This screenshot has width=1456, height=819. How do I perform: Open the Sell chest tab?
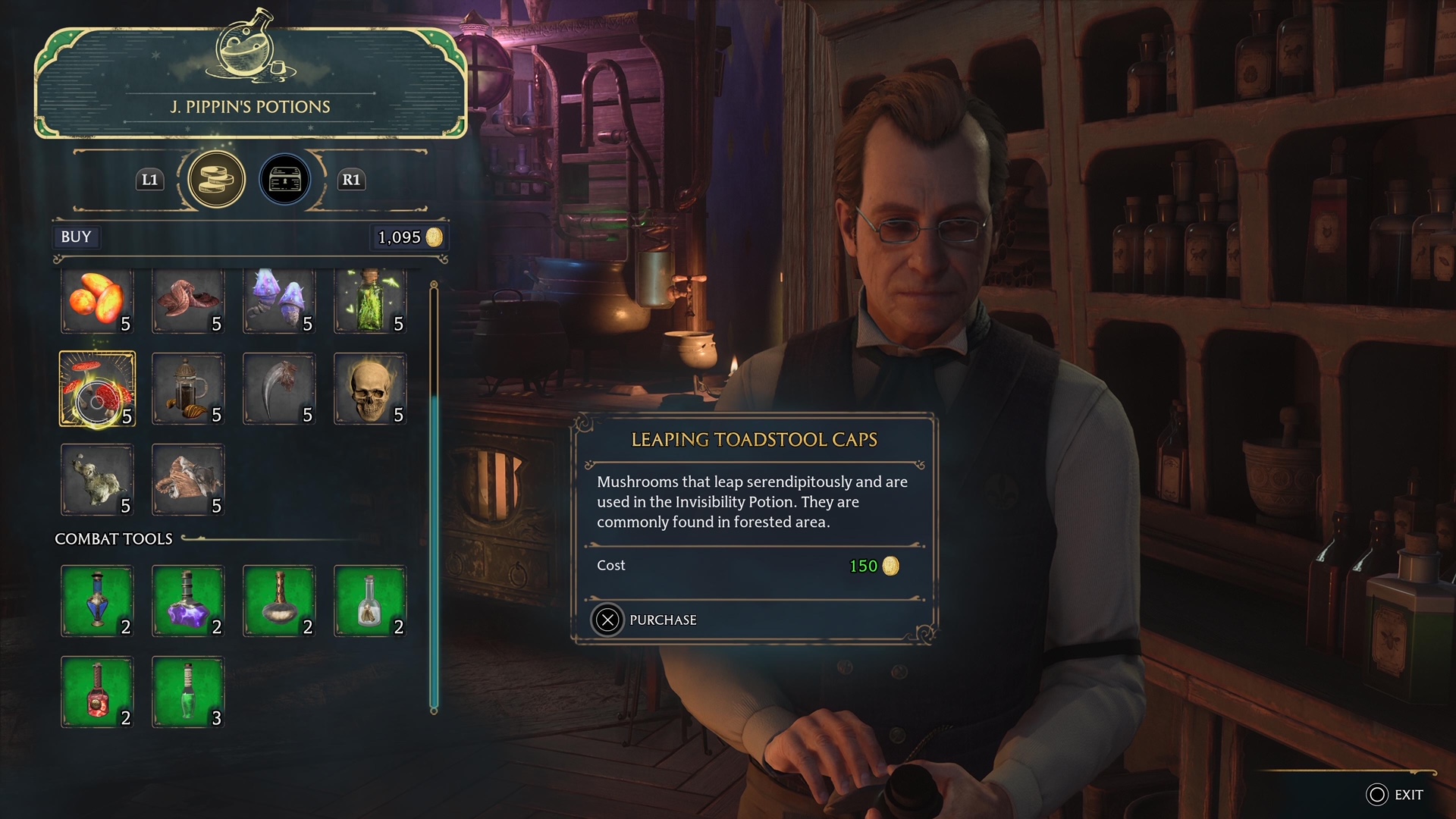click(x=285, y=180)
